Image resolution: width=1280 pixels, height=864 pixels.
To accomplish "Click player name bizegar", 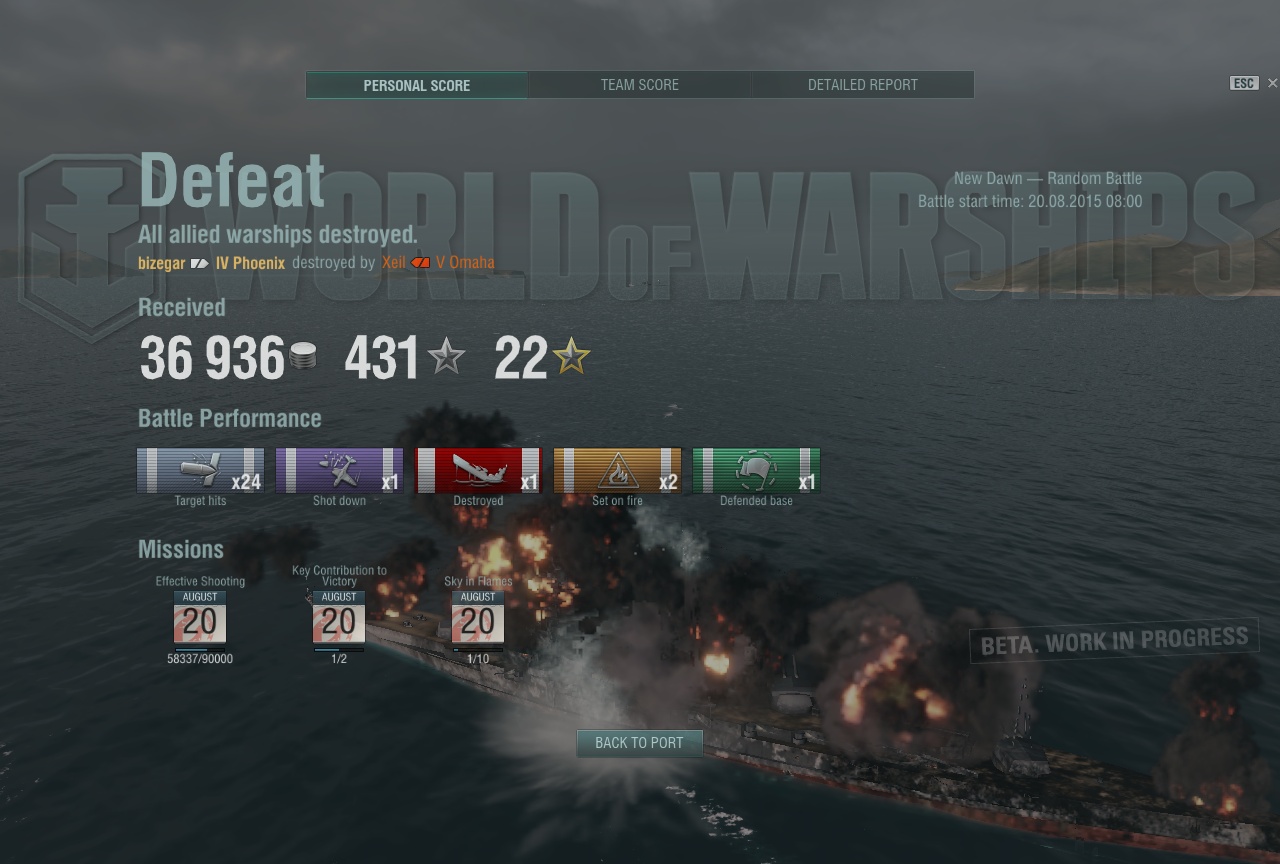I will tap(161, 263).
